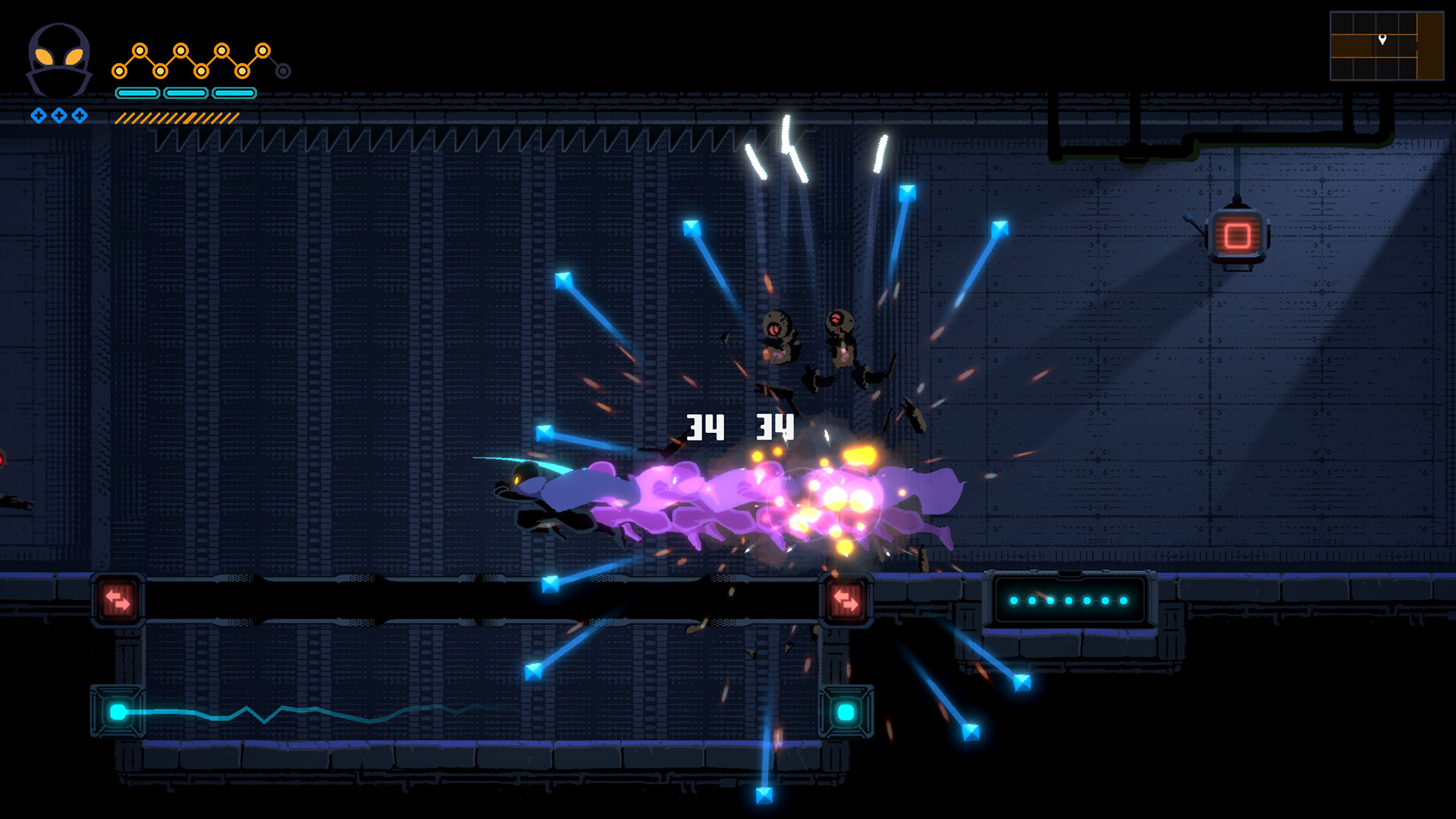Click the first cyan health bar segment
The image size is (1456, 819).
tap(136, 93)
